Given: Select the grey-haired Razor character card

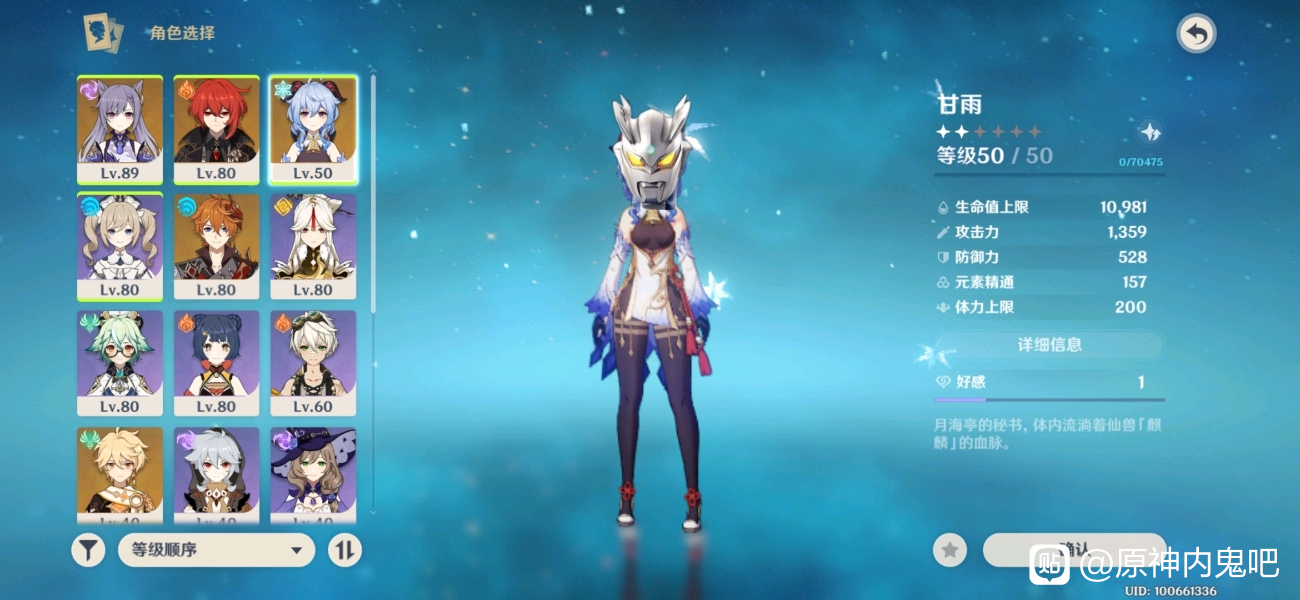Looking at the screenshot, I should coord(216,474).
